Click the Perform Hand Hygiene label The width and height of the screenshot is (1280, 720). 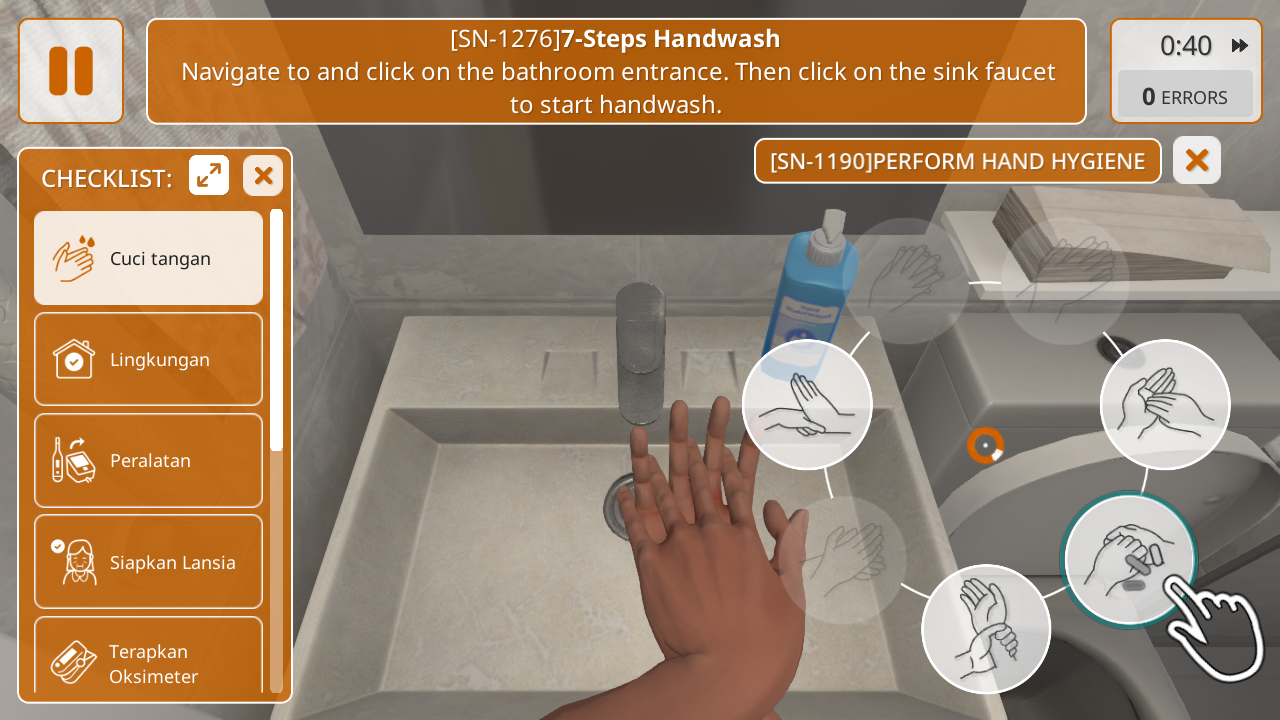tap(957, 161)
